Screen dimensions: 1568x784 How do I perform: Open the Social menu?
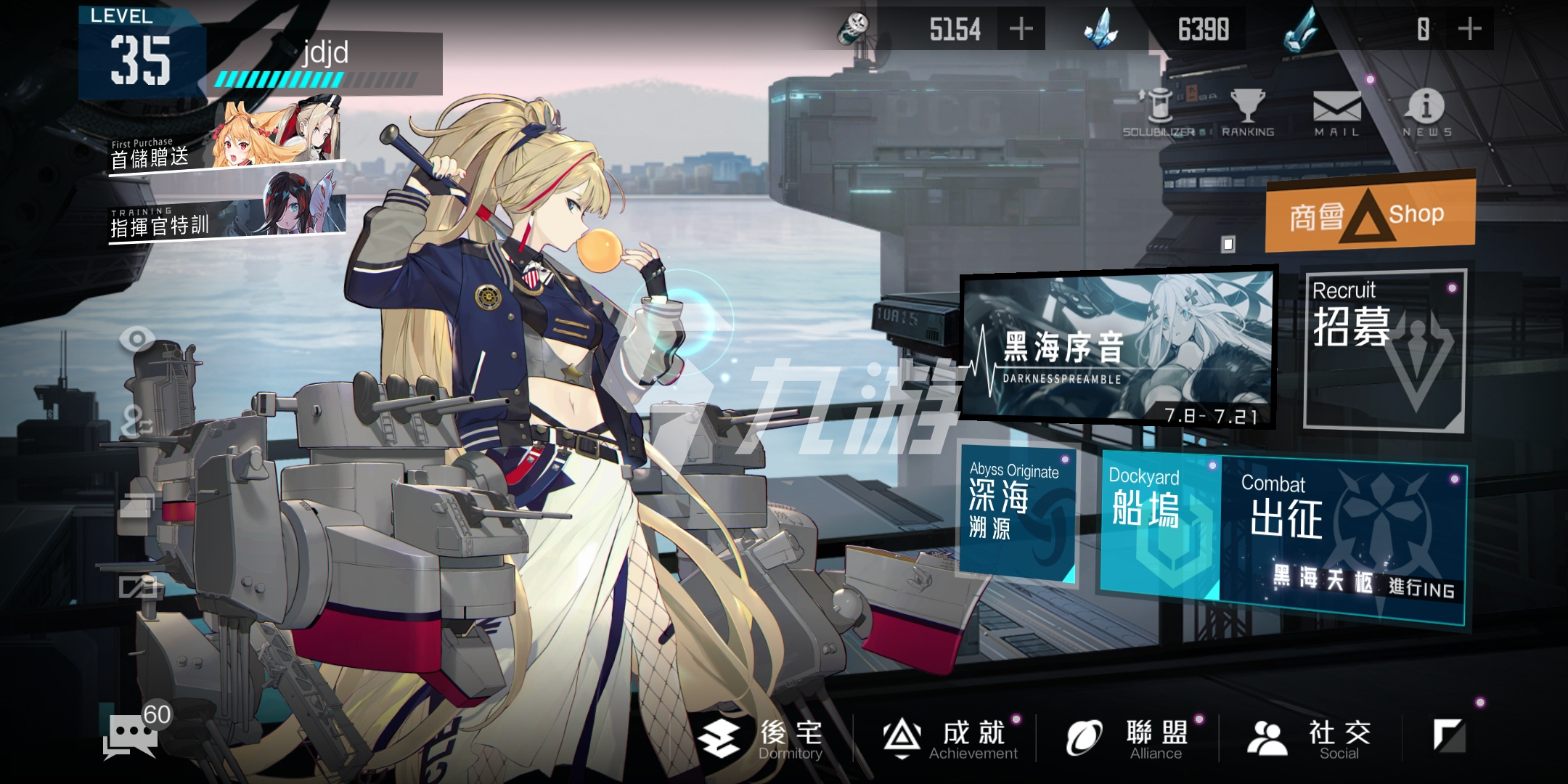click(1310, 738)
